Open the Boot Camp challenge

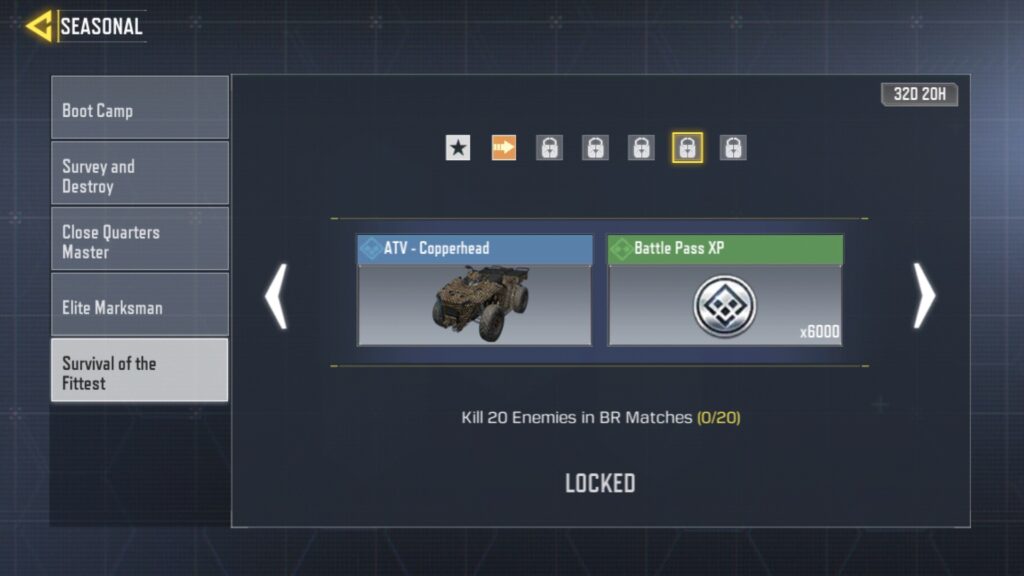(x=140, y=109)
